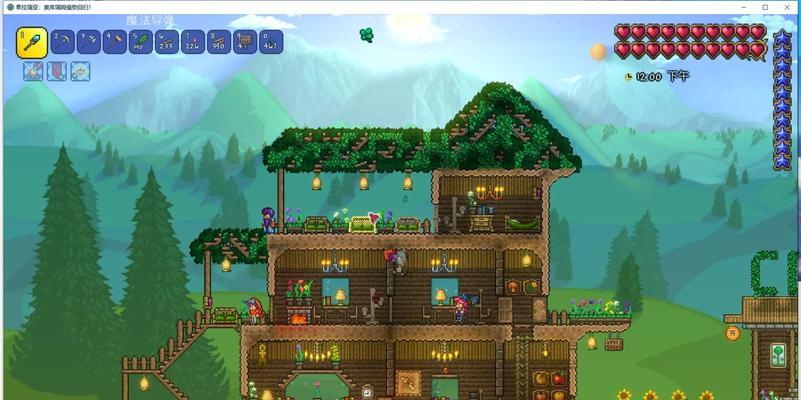The height and width of the screenshot is (400, 801).
Task: Select the pickaxe in hotbar slot 2
Action: (63, 42)
